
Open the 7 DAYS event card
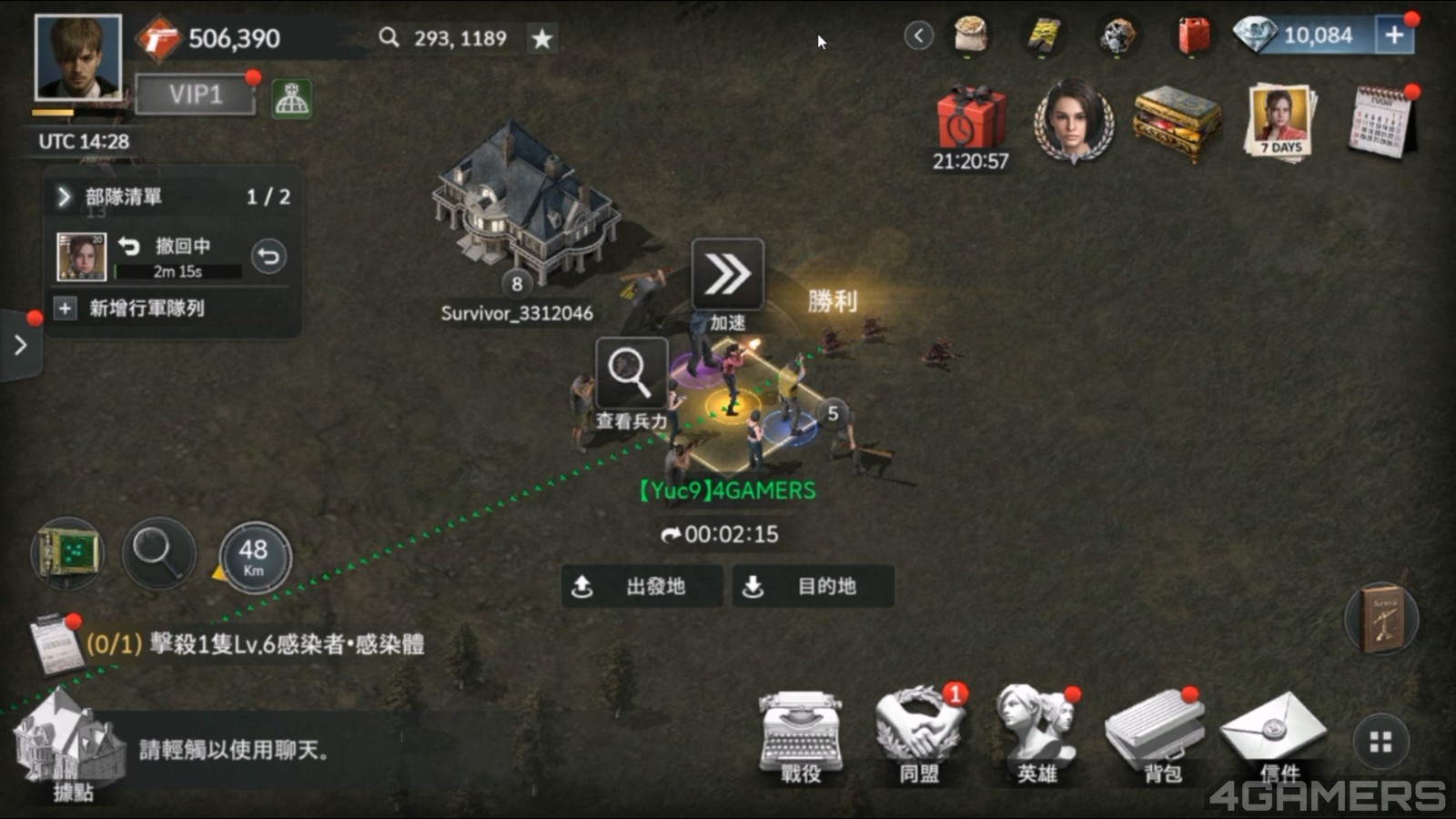[1280, 121]
